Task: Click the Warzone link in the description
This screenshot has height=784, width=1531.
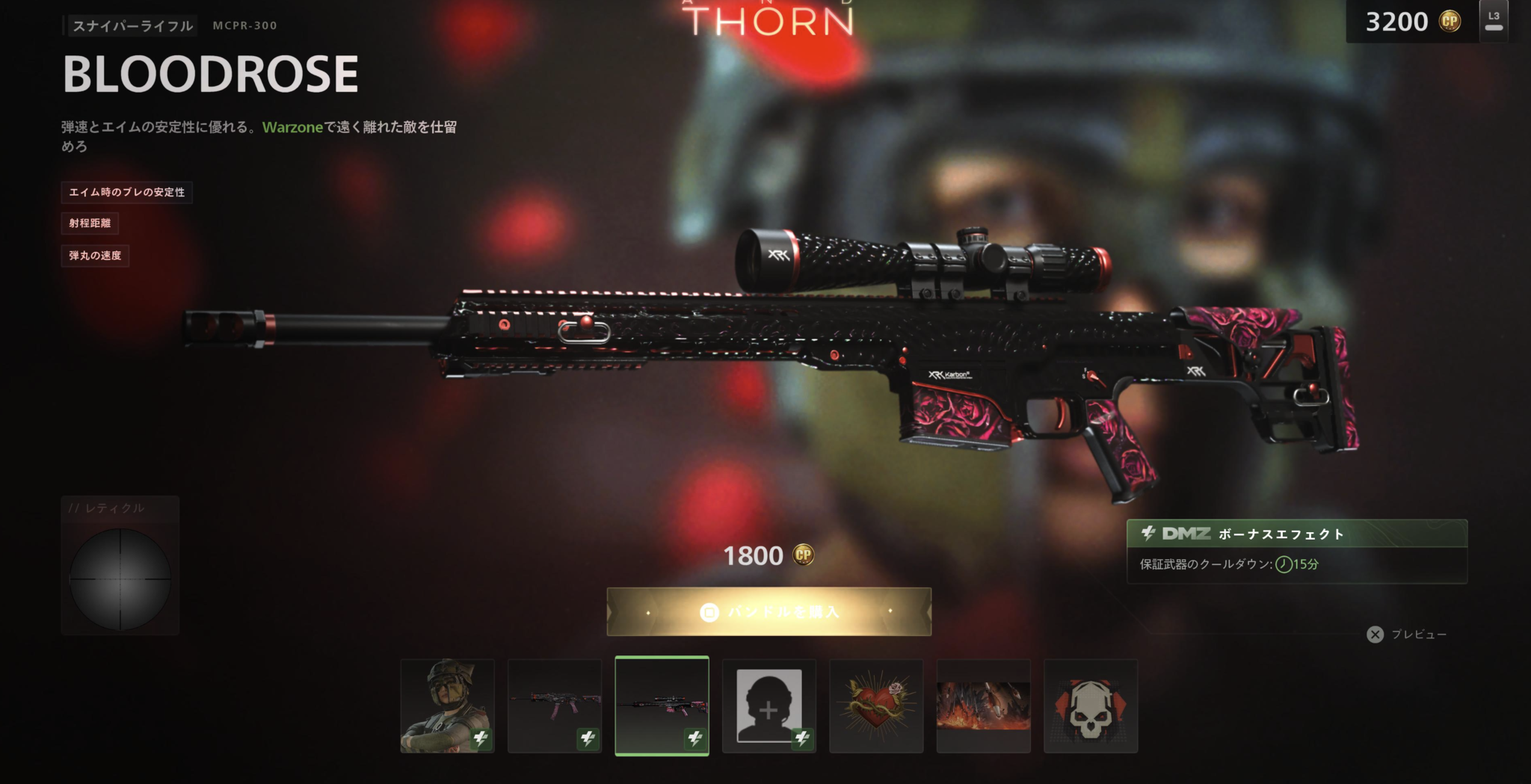Action: pos(292,128)
